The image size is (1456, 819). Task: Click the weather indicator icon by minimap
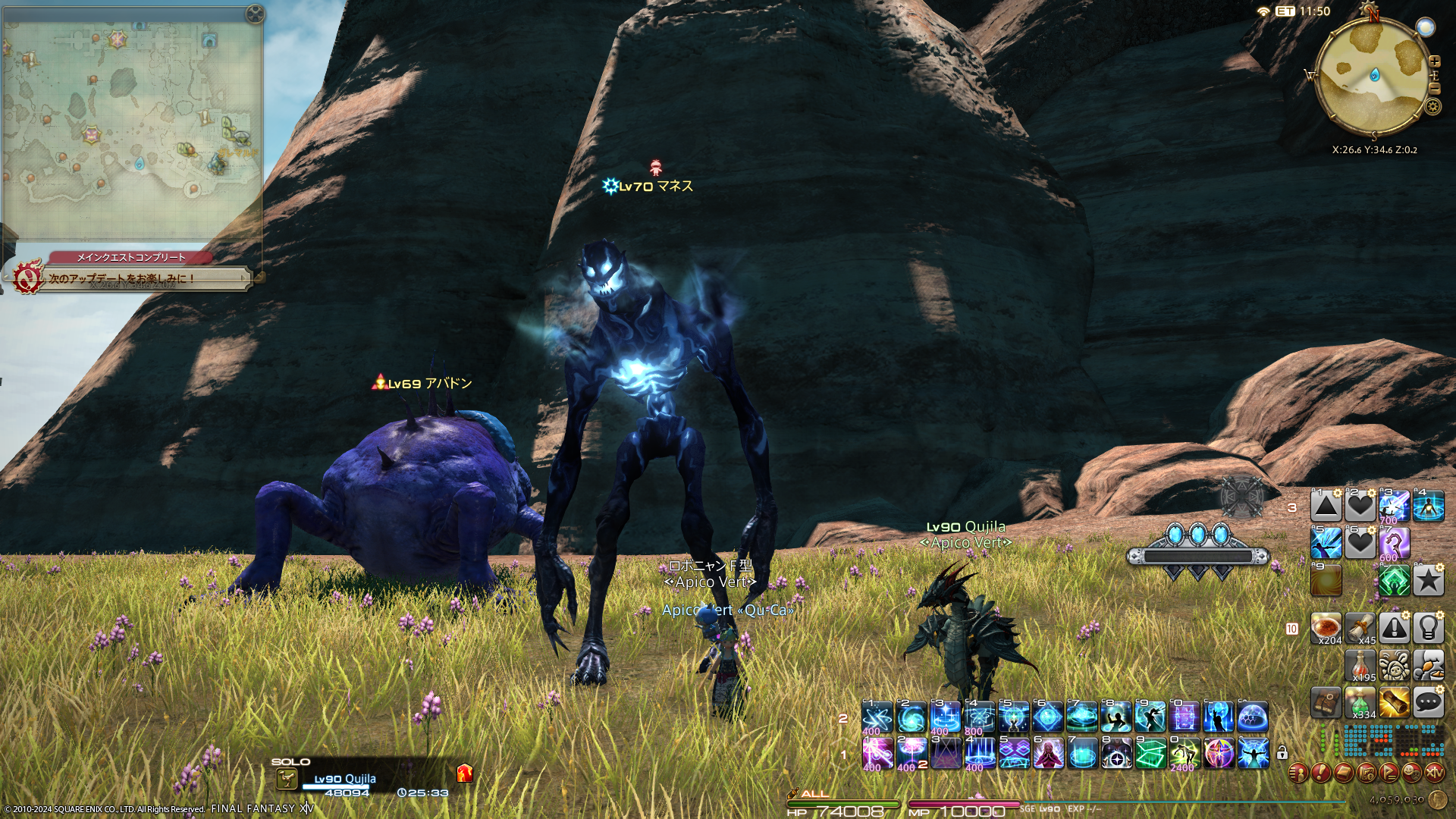pyautogui.click(x=1426, y=27)
